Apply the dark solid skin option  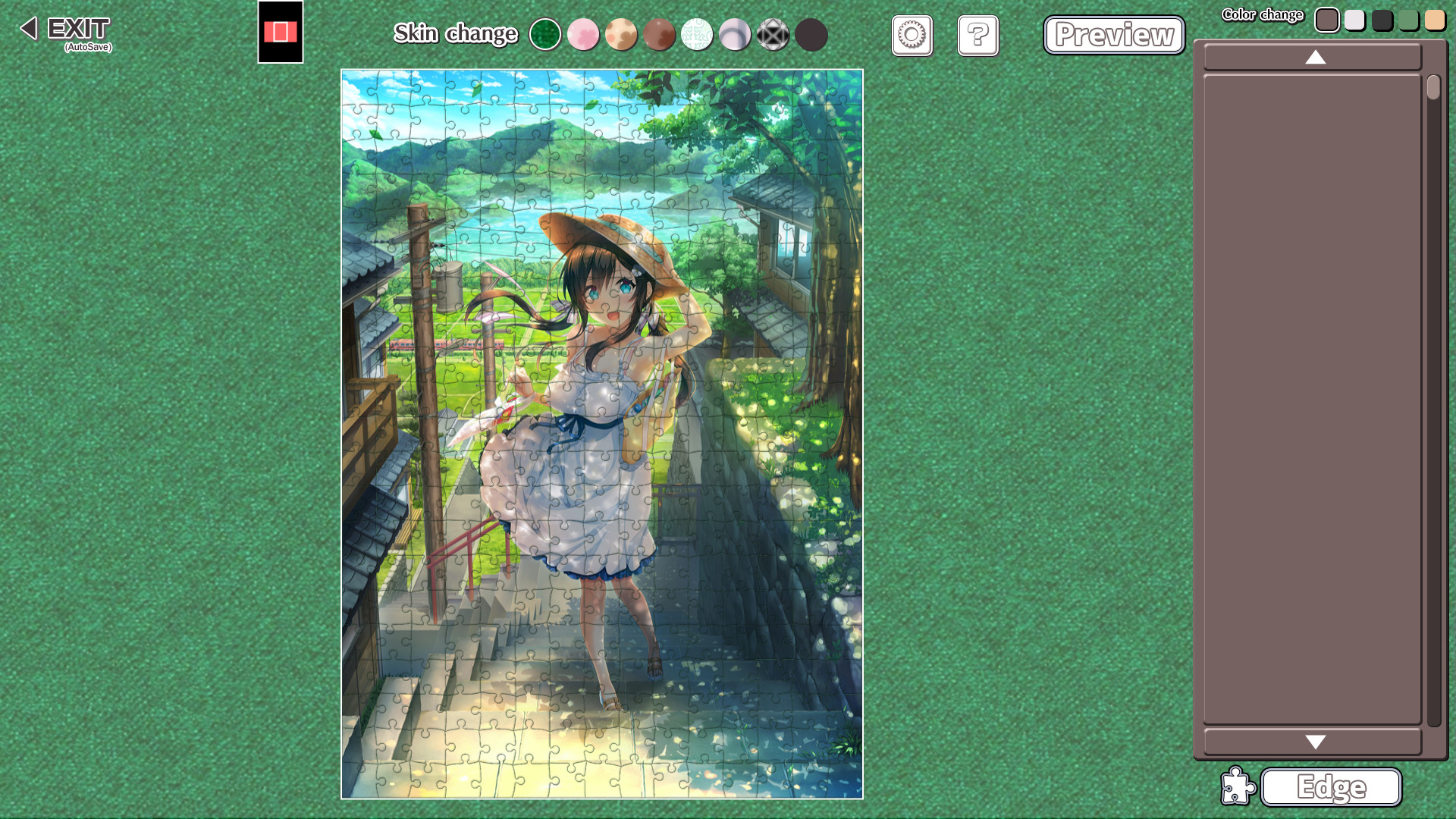tap(811, 34)
